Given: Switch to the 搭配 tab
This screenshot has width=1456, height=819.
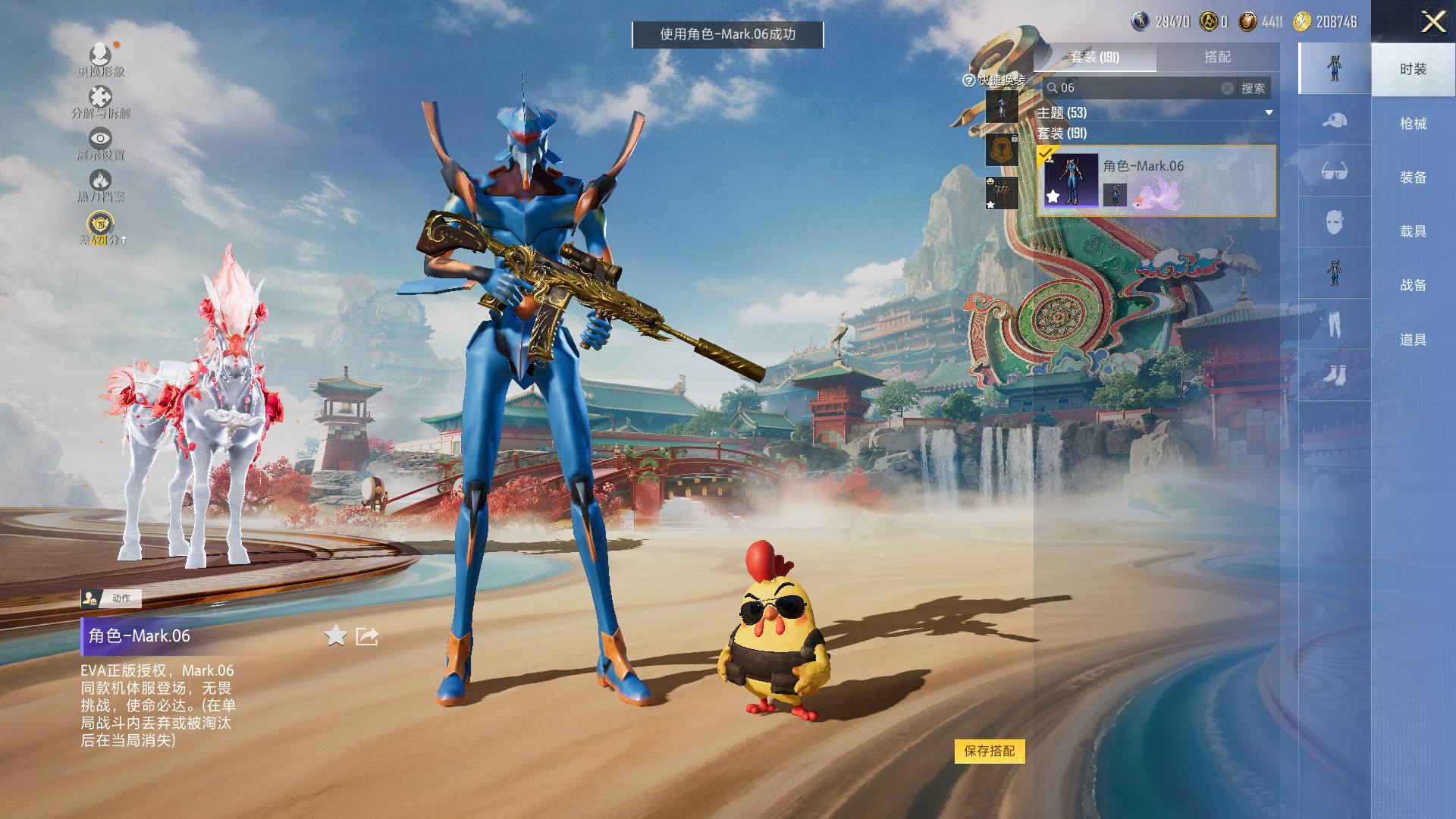Looking at the screenshot, I should tap(1217, 57).
